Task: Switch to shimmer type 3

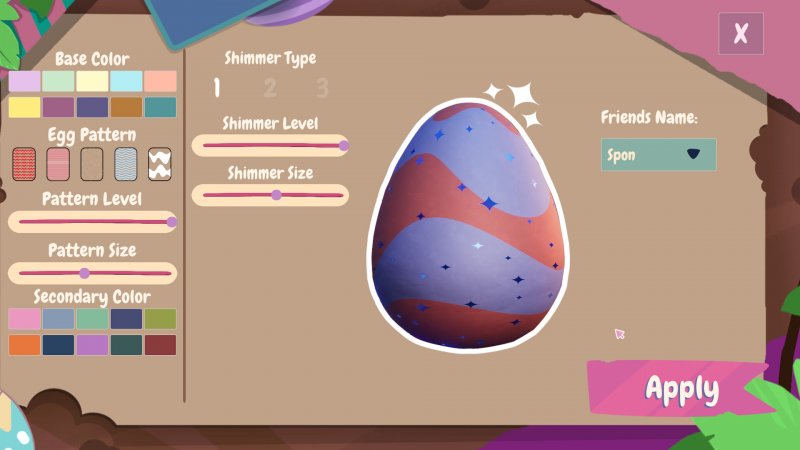Action: pyautogui.click(x=322, y=88)
